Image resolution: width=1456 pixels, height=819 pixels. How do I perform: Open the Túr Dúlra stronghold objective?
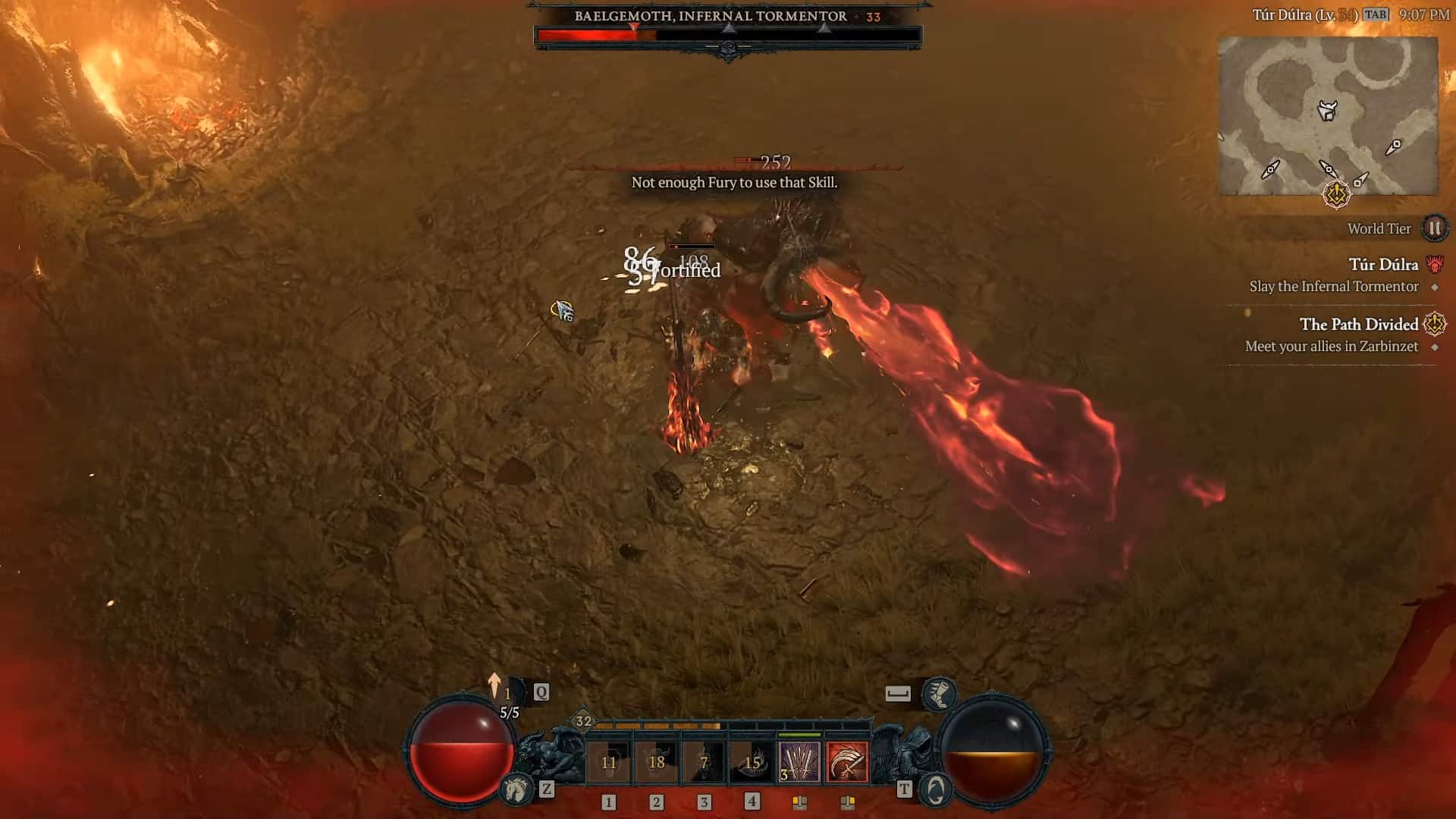1383,265
